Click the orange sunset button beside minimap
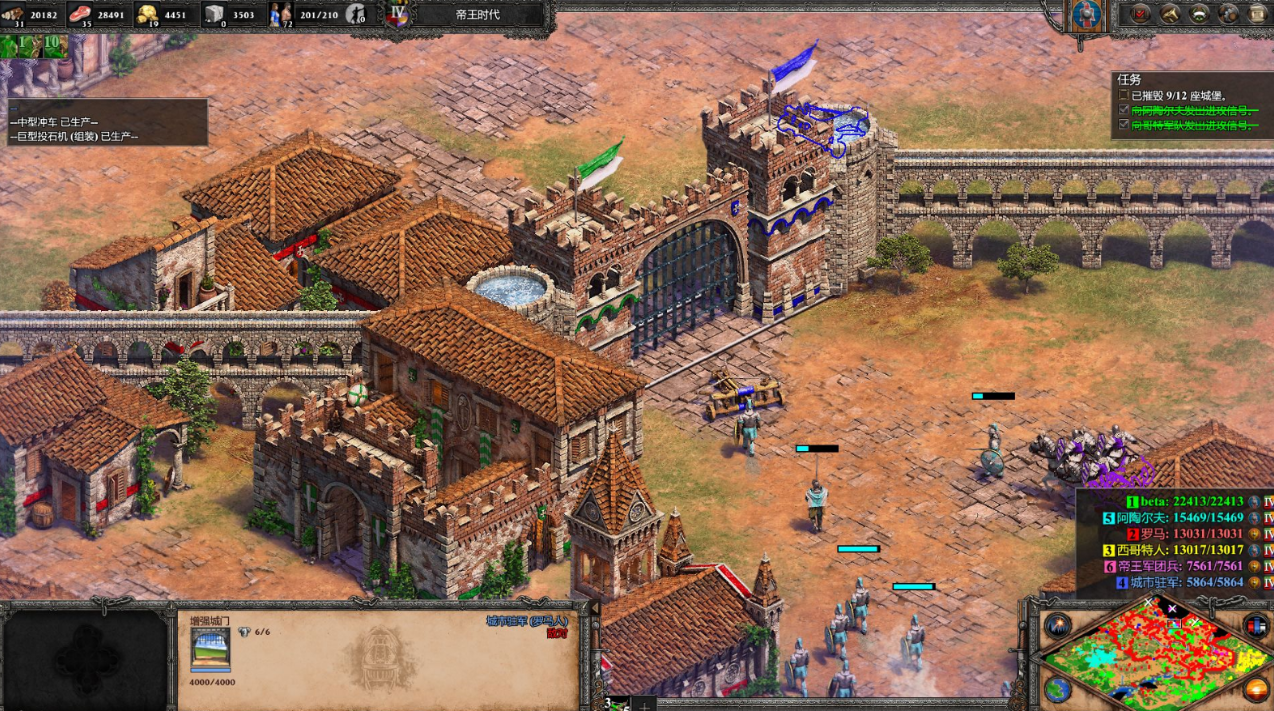 pos(1256,688)
